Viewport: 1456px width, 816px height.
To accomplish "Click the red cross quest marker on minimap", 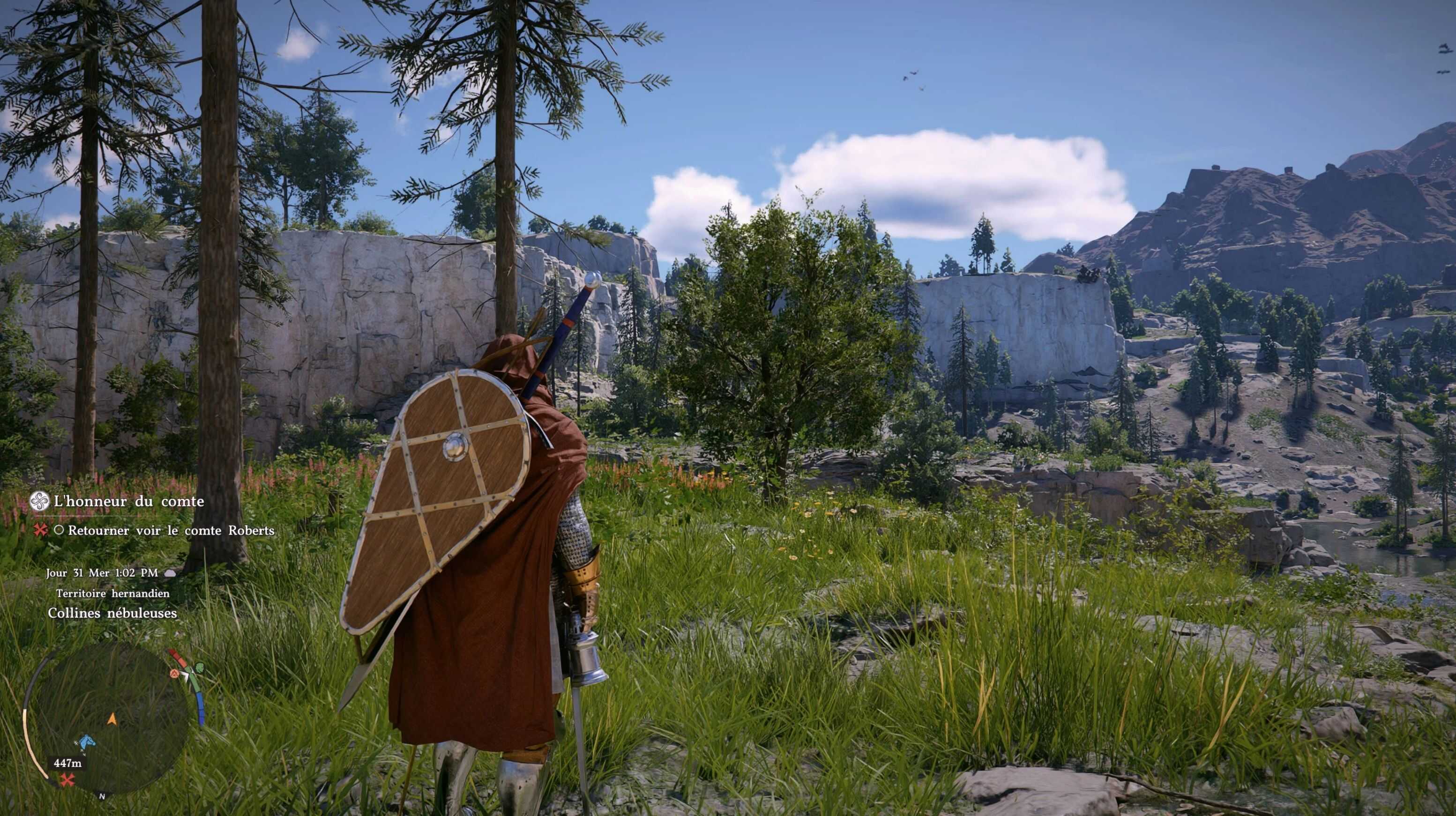I will (68, 780).
